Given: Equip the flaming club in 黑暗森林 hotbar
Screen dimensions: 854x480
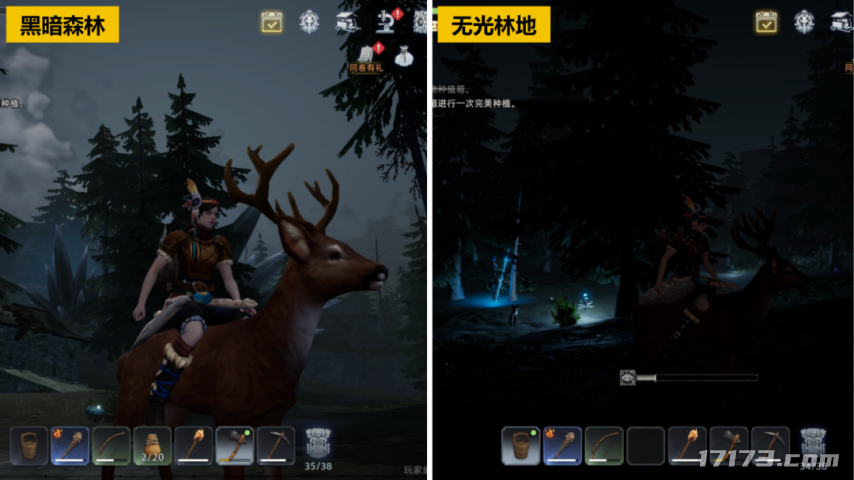Looking at the screenshot, I should (70, 445).
